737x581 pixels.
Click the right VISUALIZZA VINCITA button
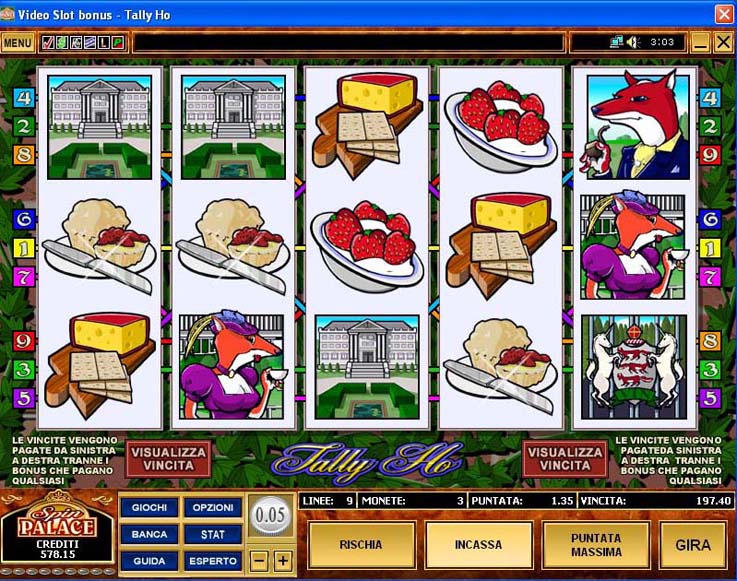pos(565,461)
